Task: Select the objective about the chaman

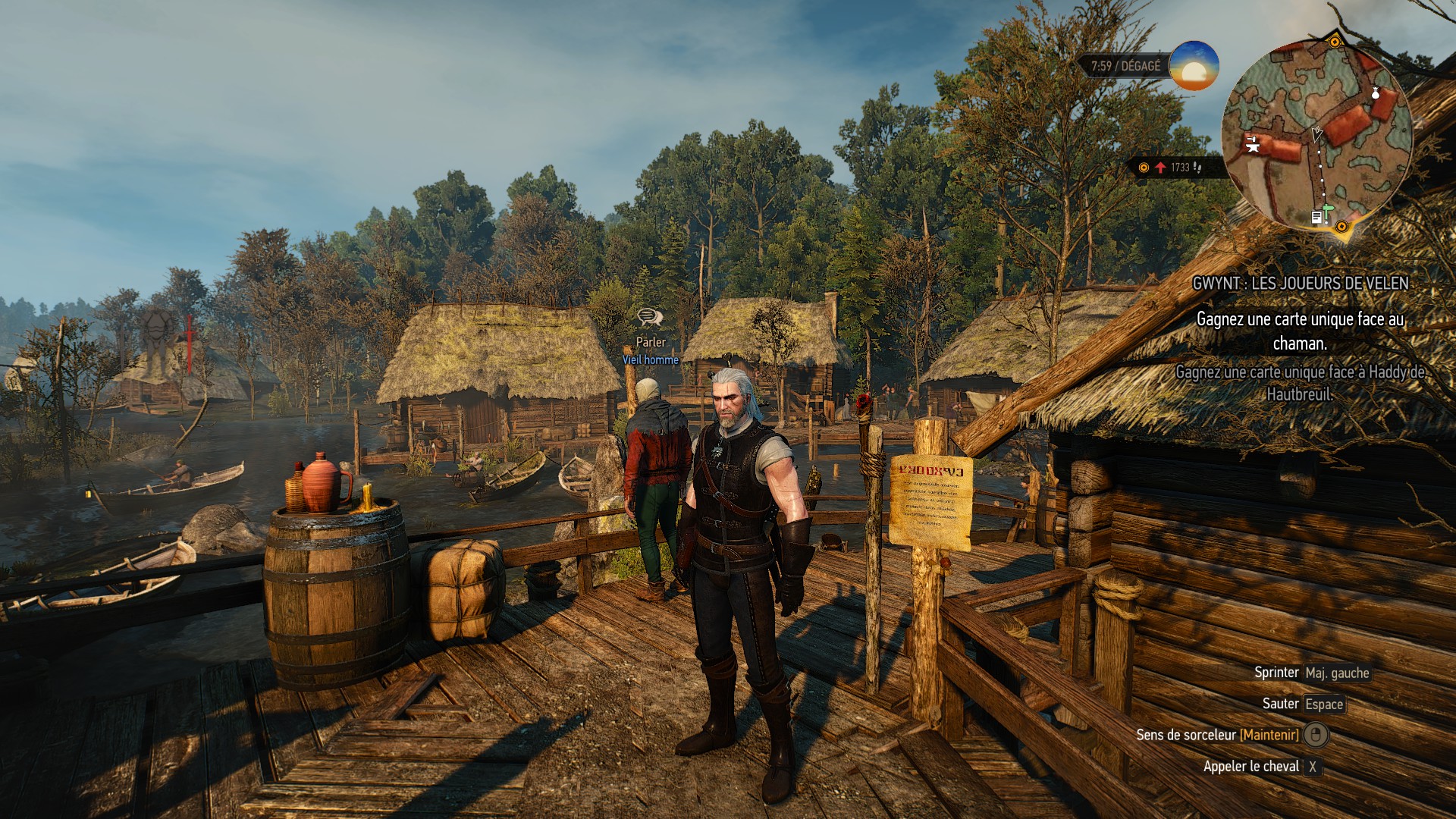Action: pos(1300,331)
